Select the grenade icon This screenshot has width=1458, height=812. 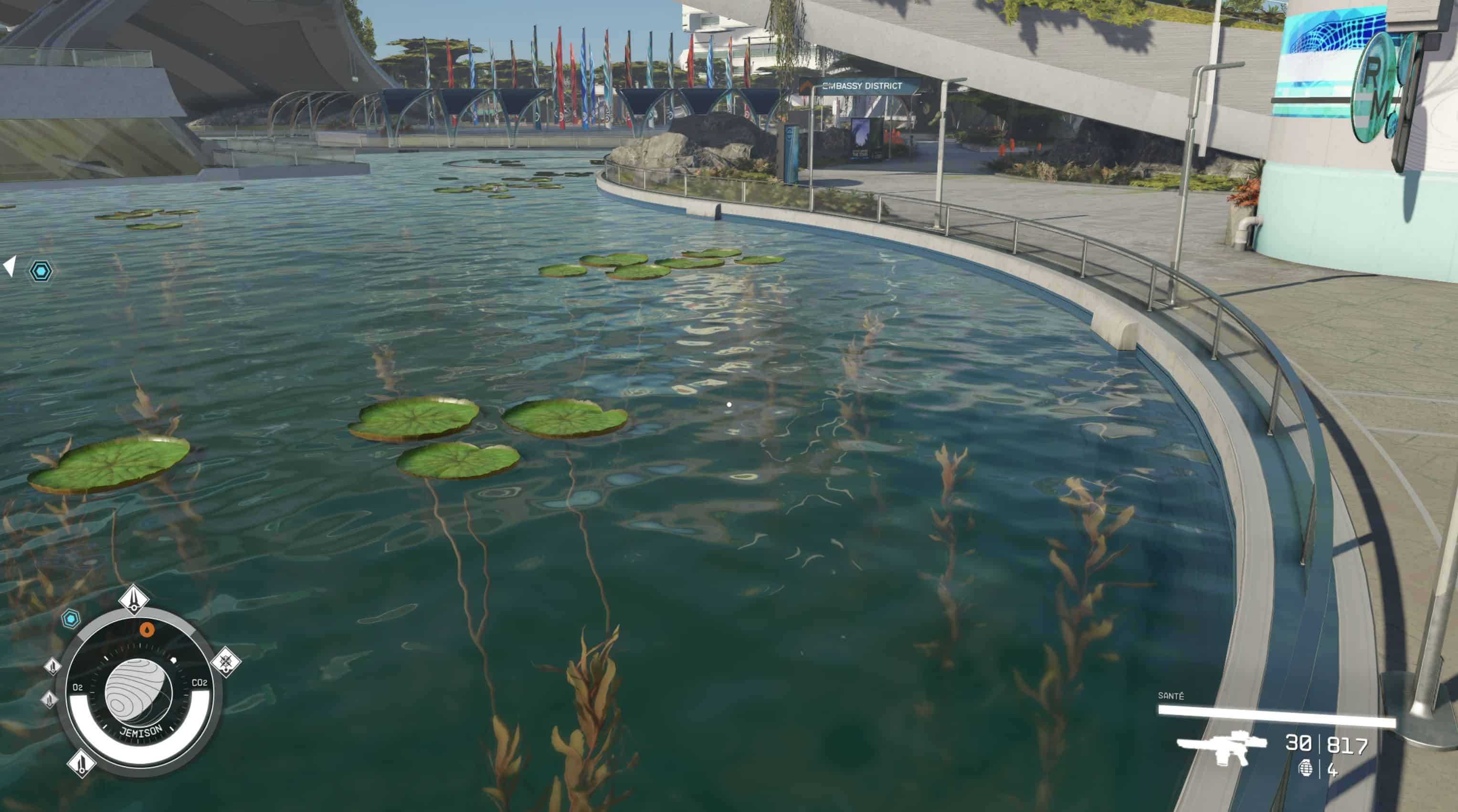1305,768
